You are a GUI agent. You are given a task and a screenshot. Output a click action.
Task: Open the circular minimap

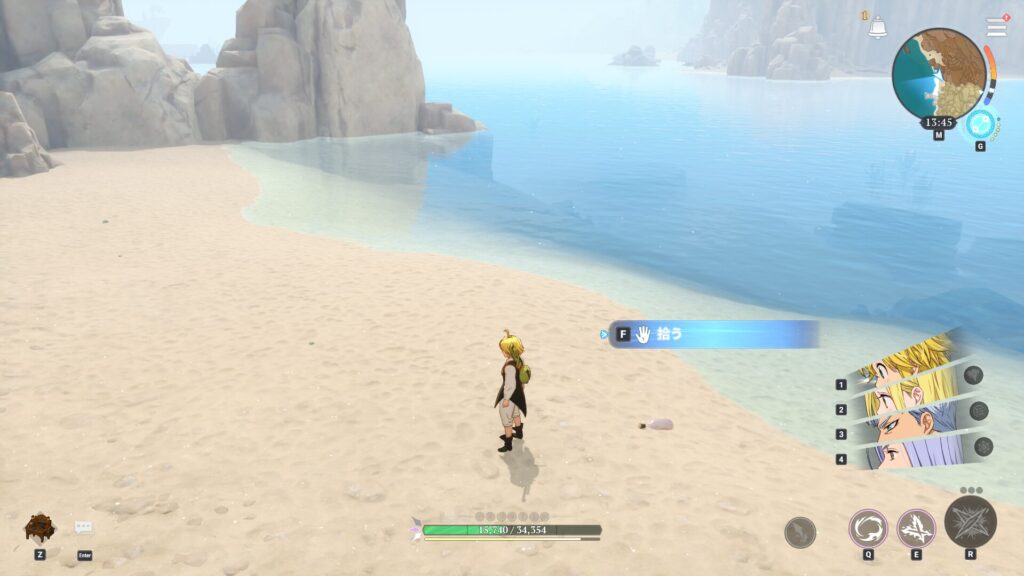[939, 74]
